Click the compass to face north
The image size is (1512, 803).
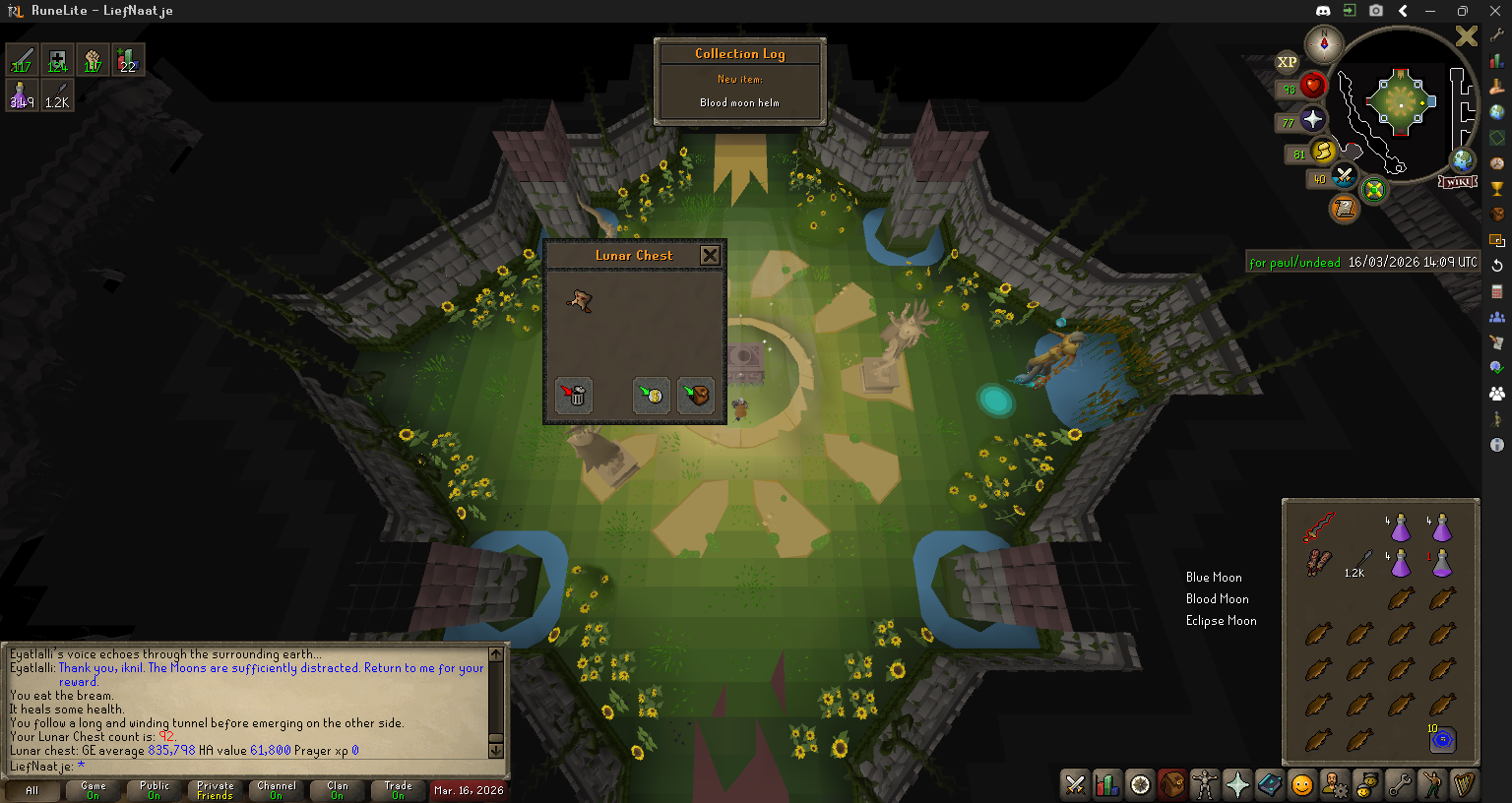click(1324, 43)
